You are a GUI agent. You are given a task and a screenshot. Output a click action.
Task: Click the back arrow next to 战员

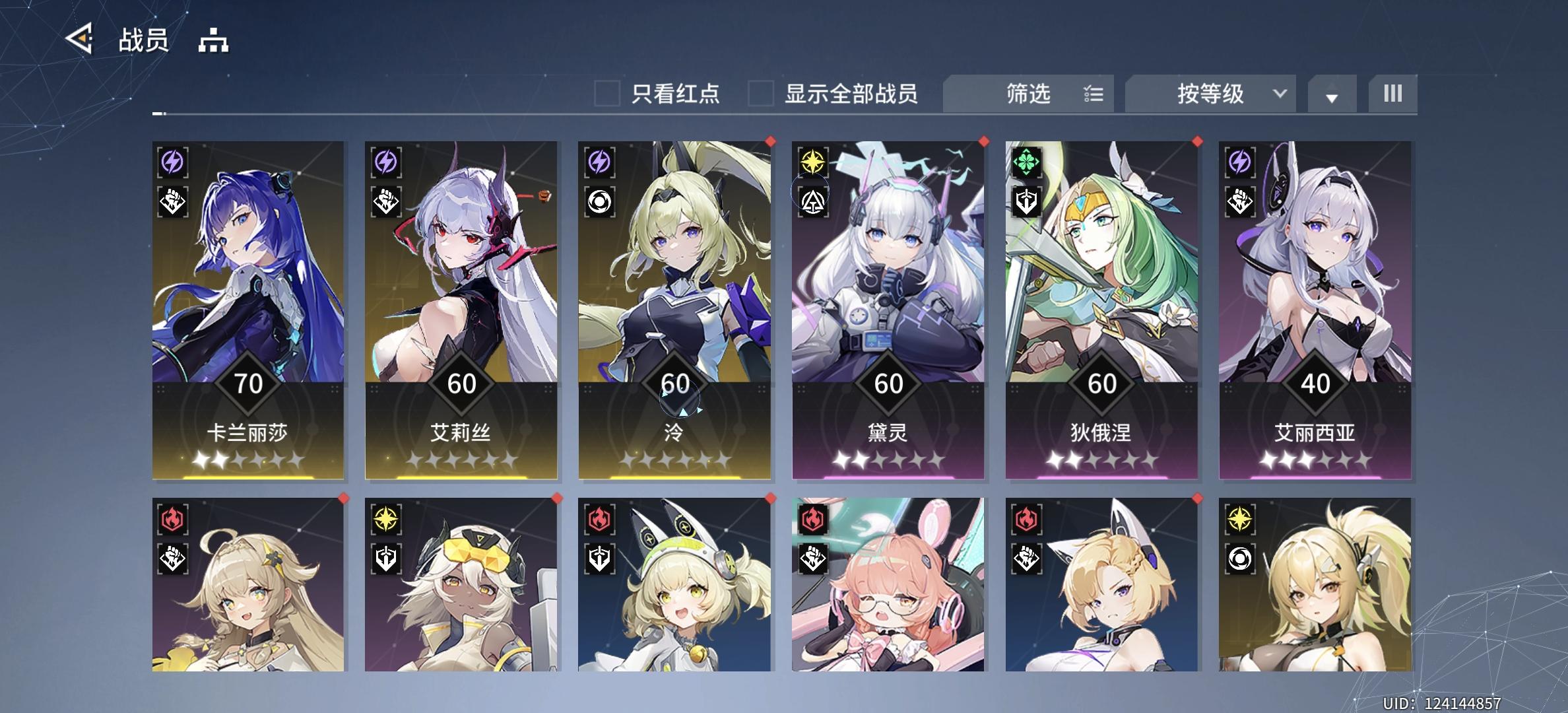(x=79, y=40)
